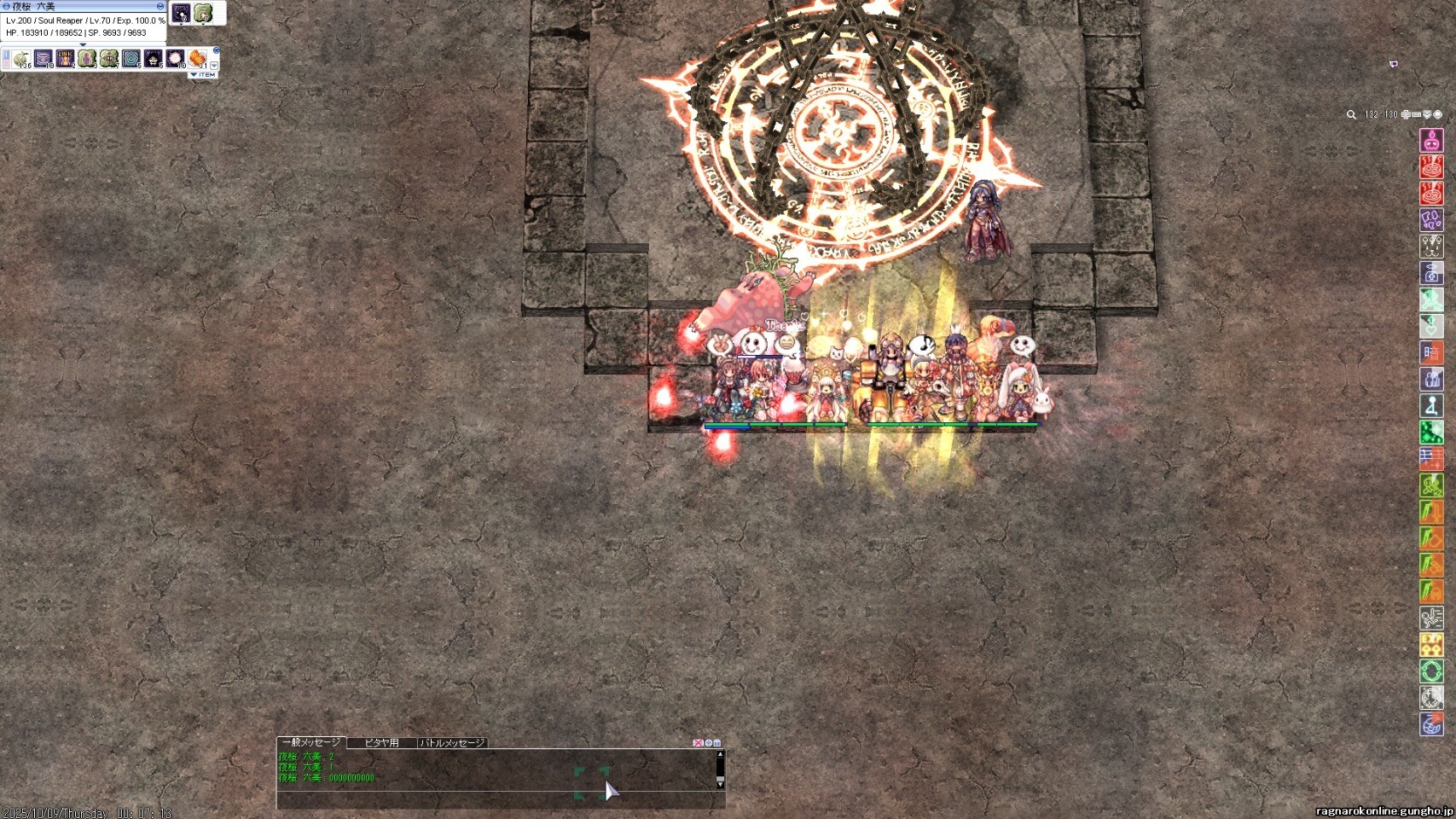Expand the status window's down arrow

click(83, 44)
